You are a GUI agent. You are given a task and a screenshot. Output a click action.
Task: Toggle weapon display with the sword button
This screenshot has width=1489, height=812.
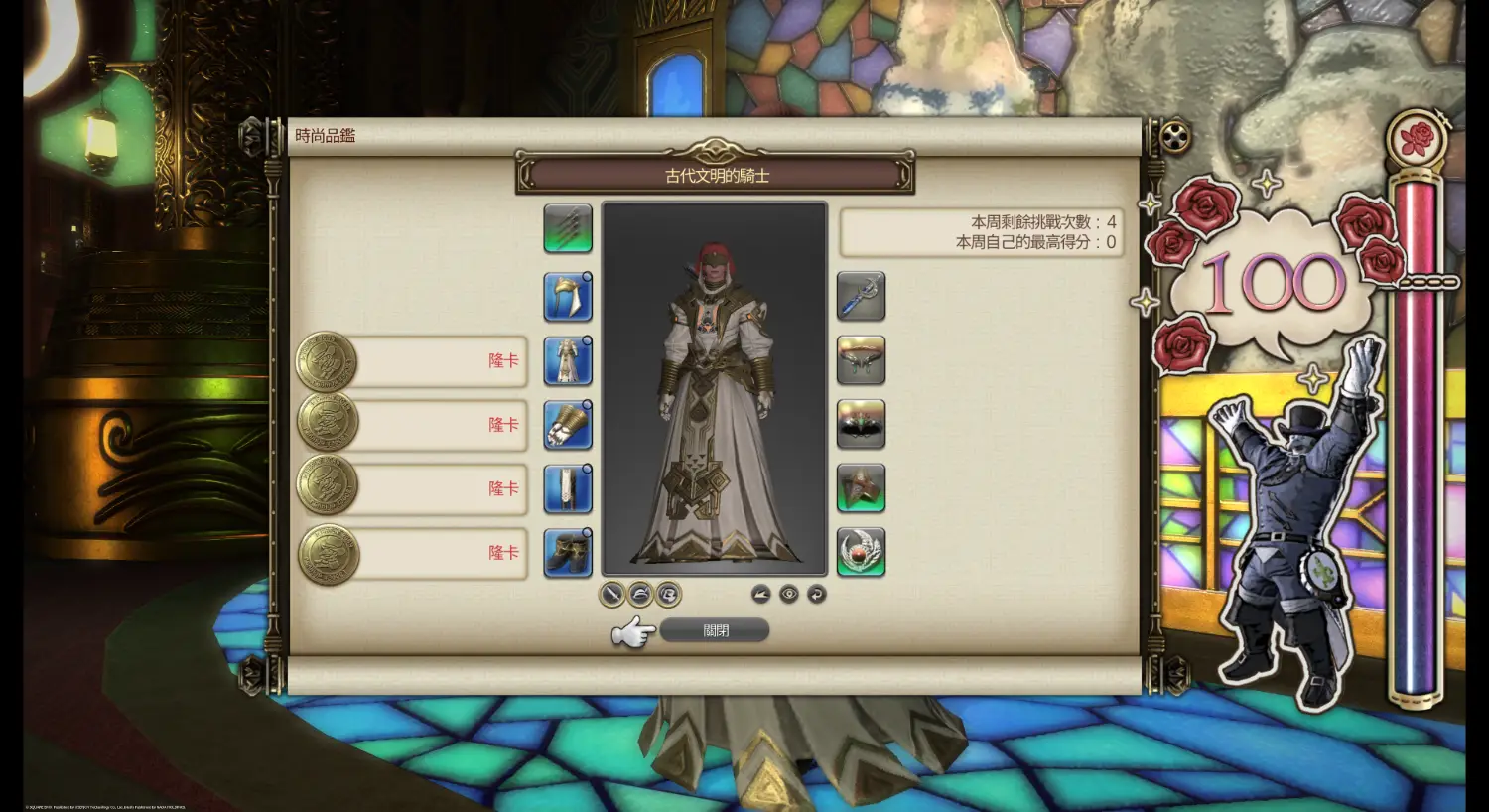click(x=612, y=594)
